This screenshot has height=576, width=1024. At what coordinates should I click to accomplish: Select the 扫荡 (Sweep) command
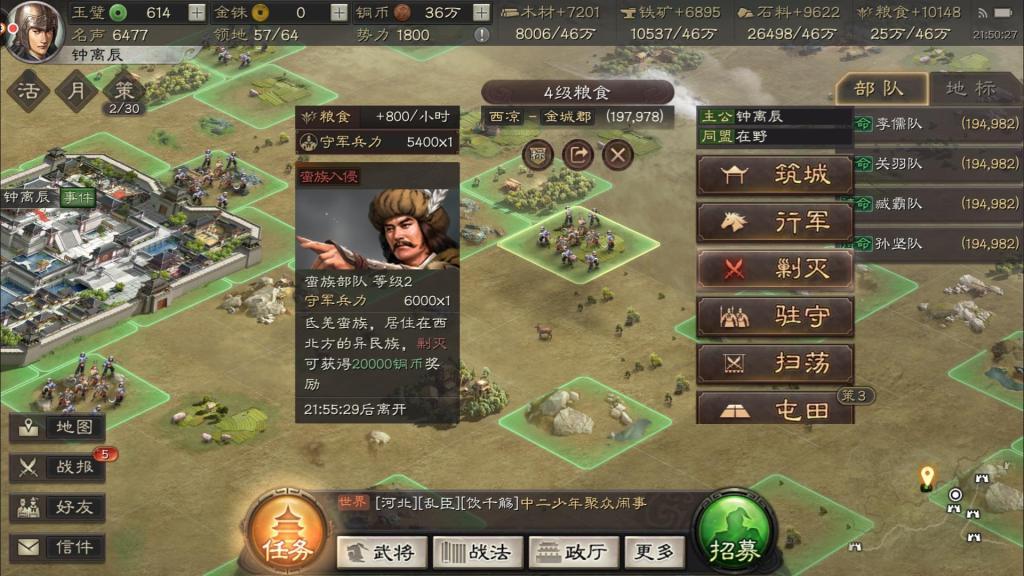click(775, 364)
